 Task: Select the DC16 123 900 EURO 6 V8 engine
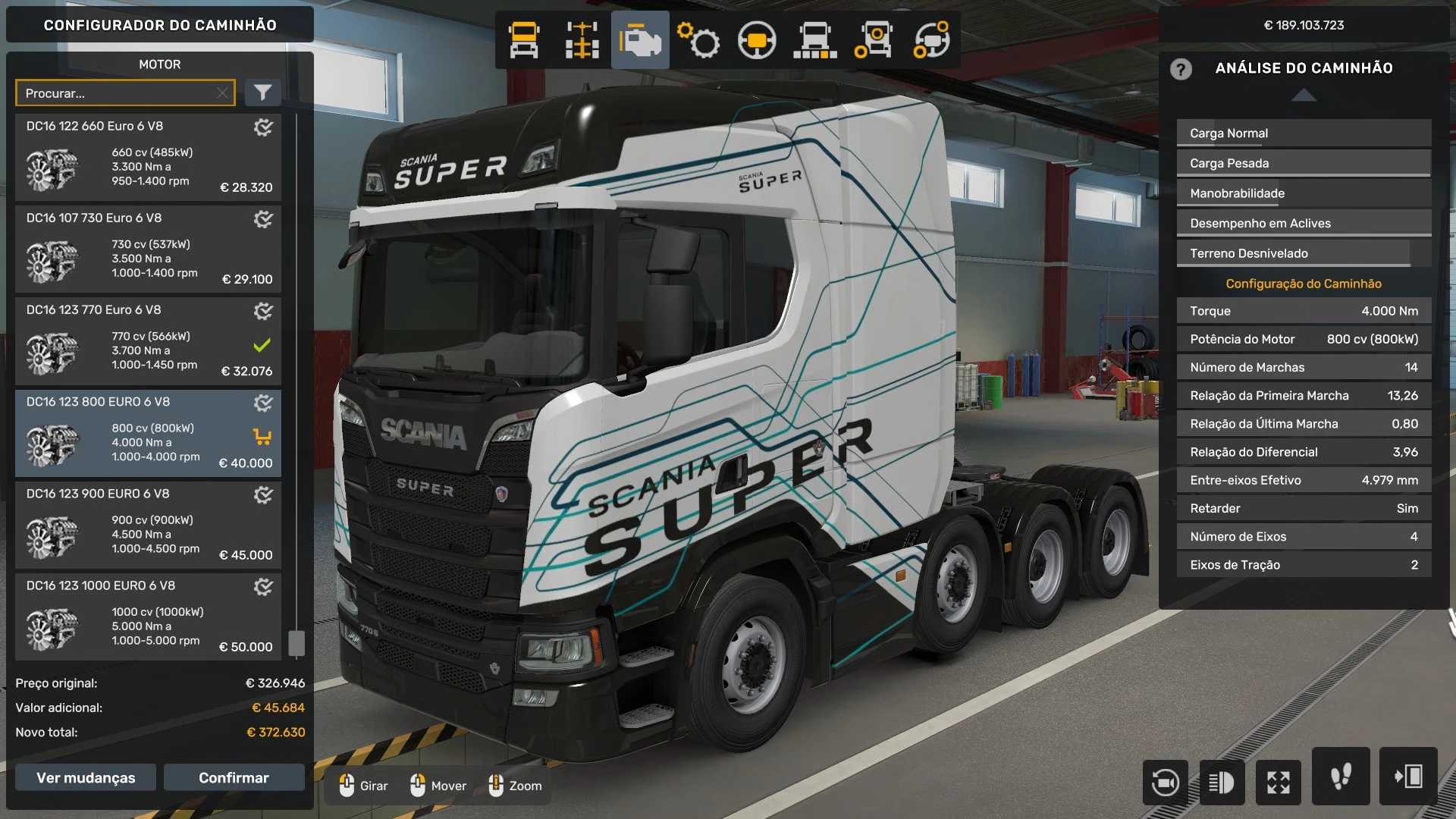pos(148,525)
